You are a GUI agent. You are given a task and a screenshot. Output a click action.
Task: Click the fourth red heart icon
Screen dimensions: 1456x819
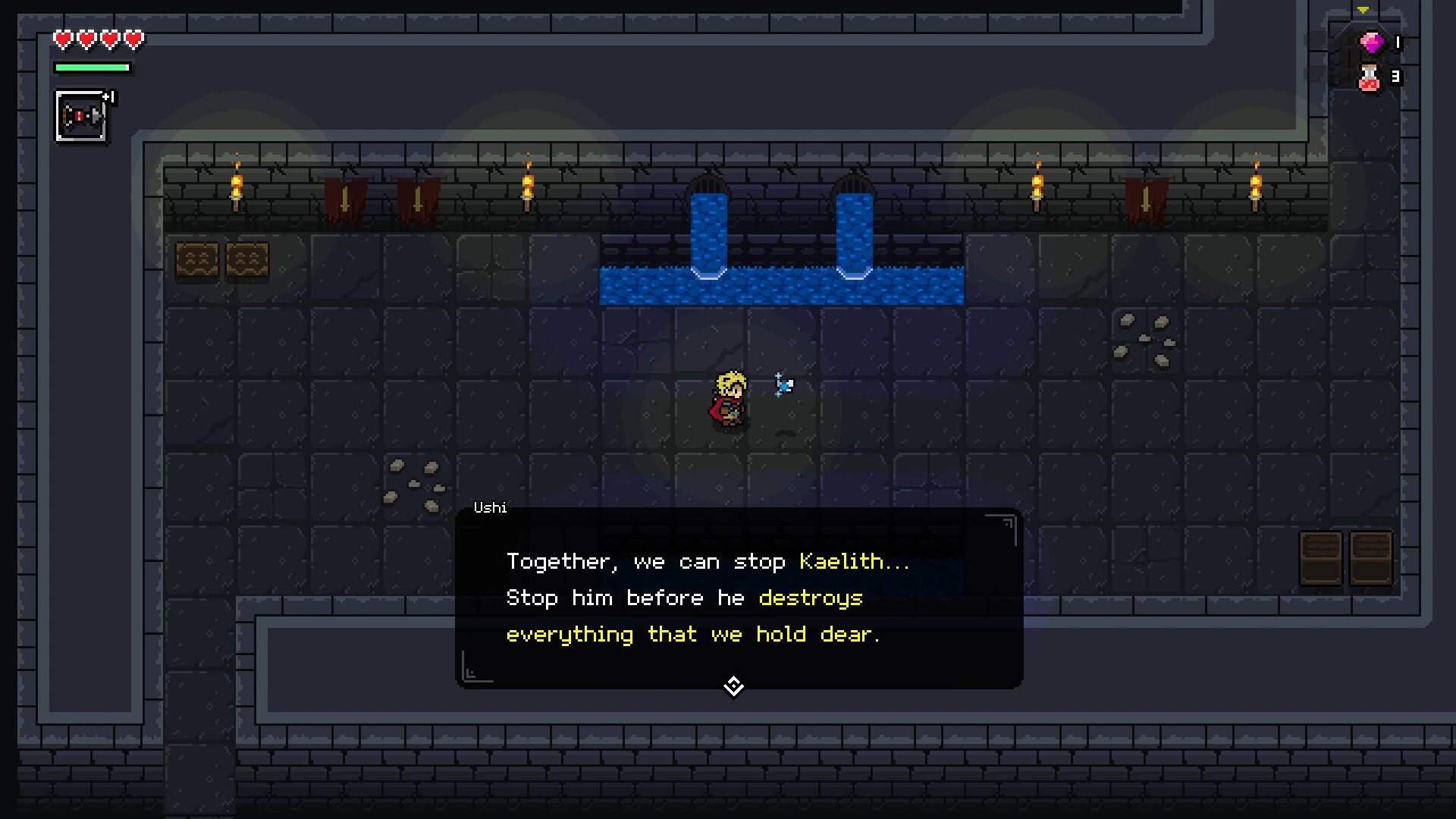(x=132, y=39)
